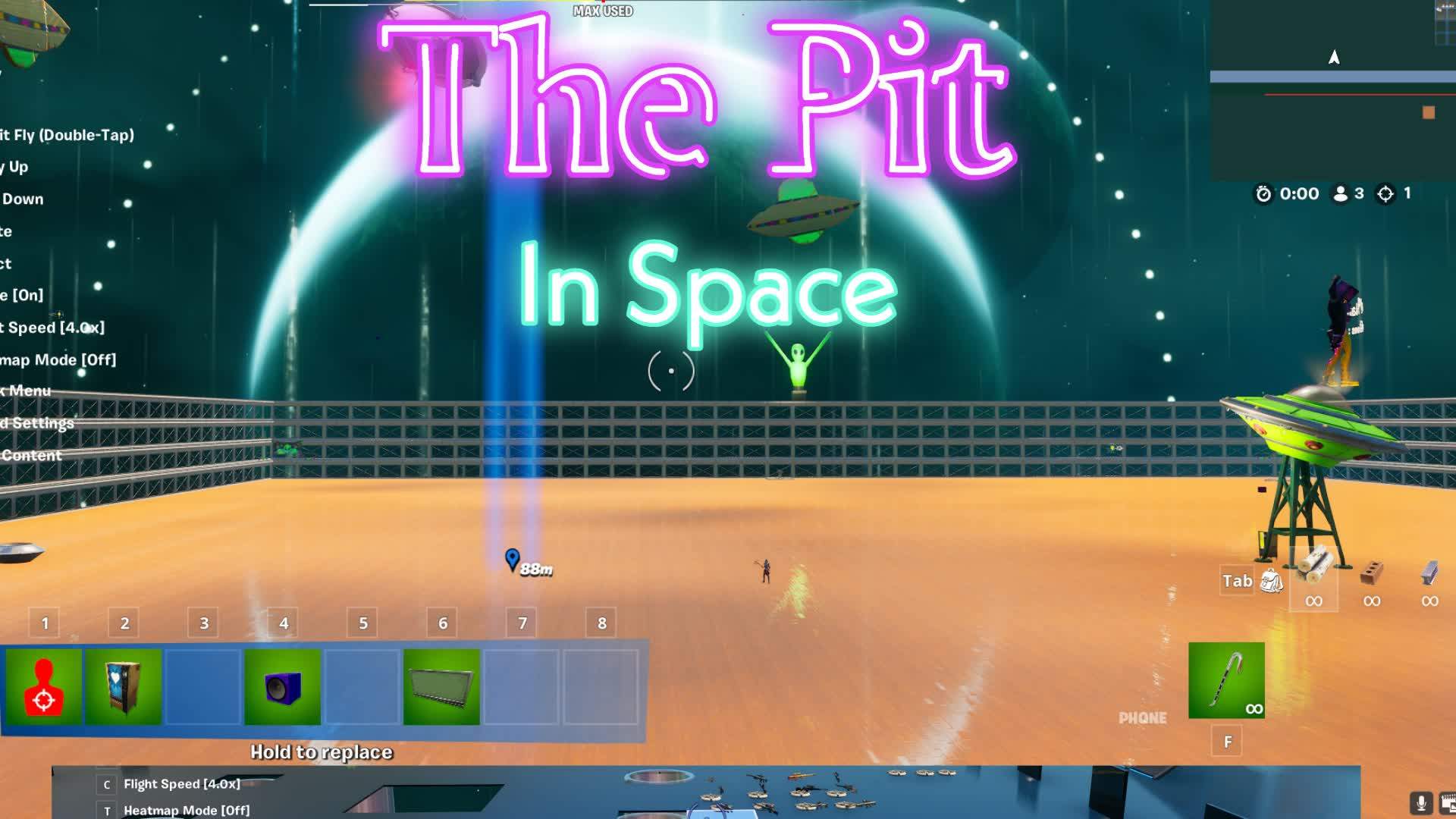This screenshot has width=1456, height=819.
Task: Select the screen panel device in hotbar slot 6
Action: [x=441, y=685]
